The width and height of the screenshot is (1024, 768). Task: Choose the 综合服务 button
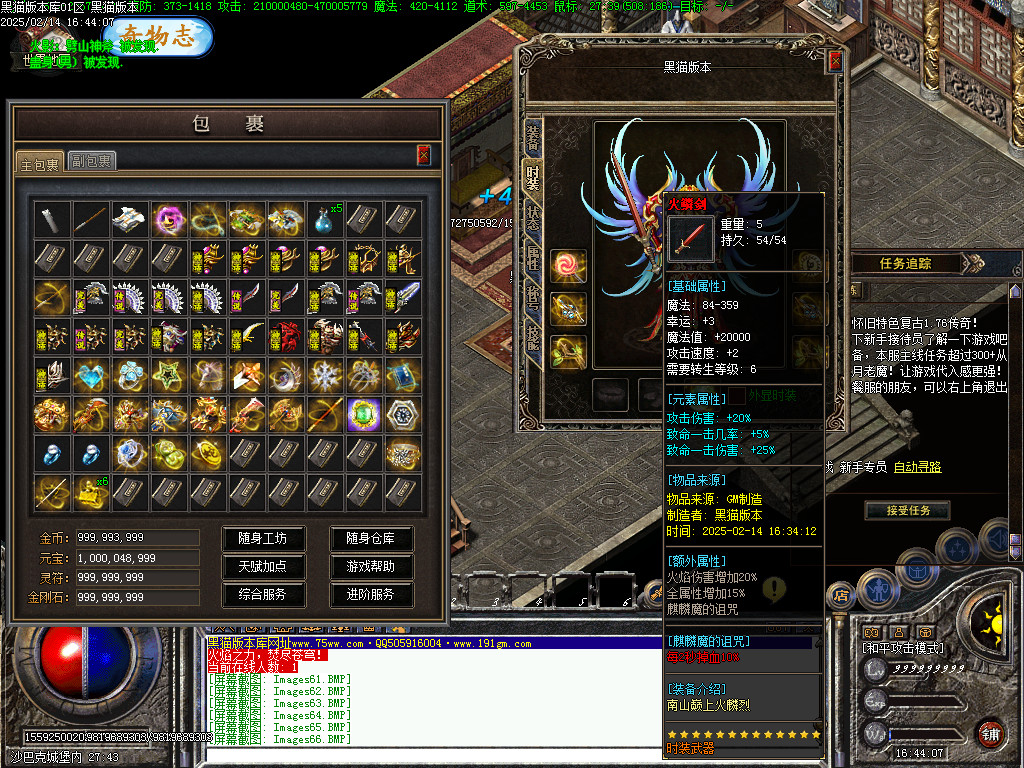click(x=262, y=594)
